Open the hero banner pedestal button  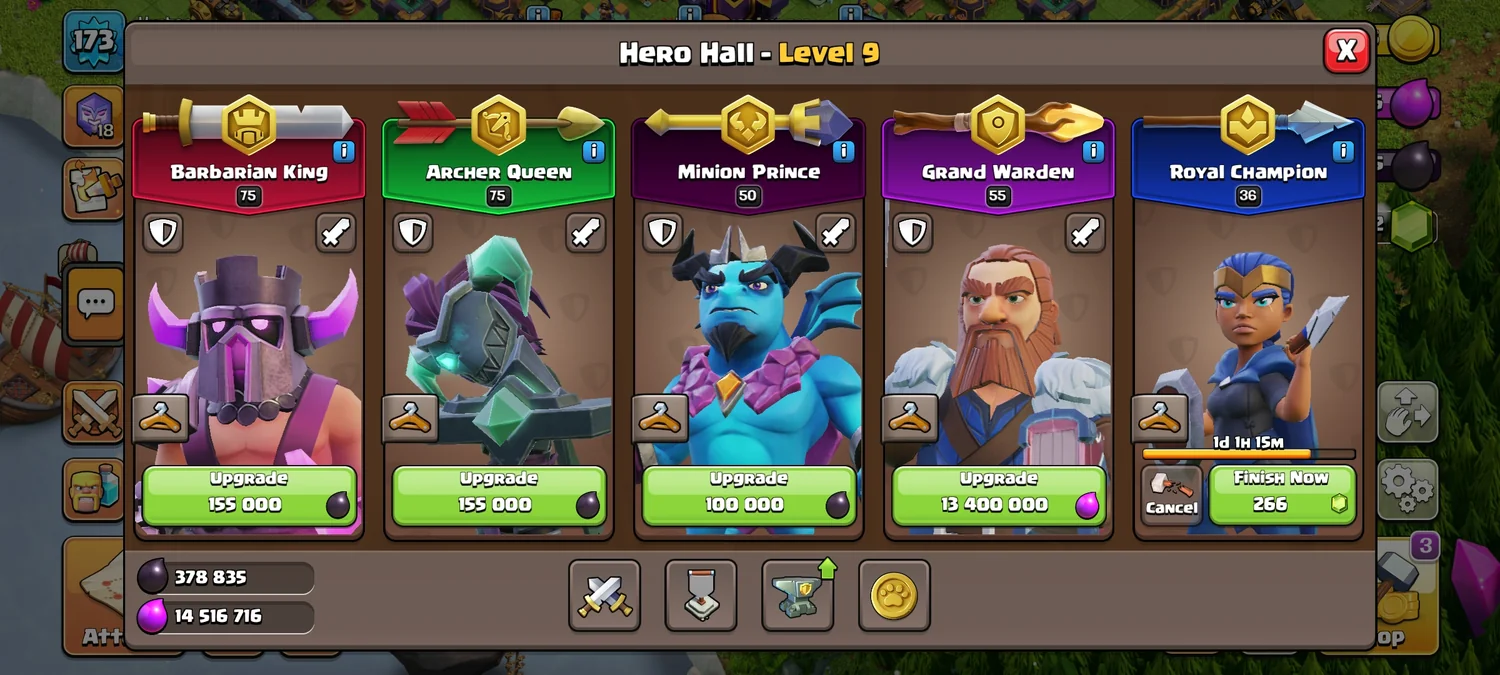coord(701,596)
